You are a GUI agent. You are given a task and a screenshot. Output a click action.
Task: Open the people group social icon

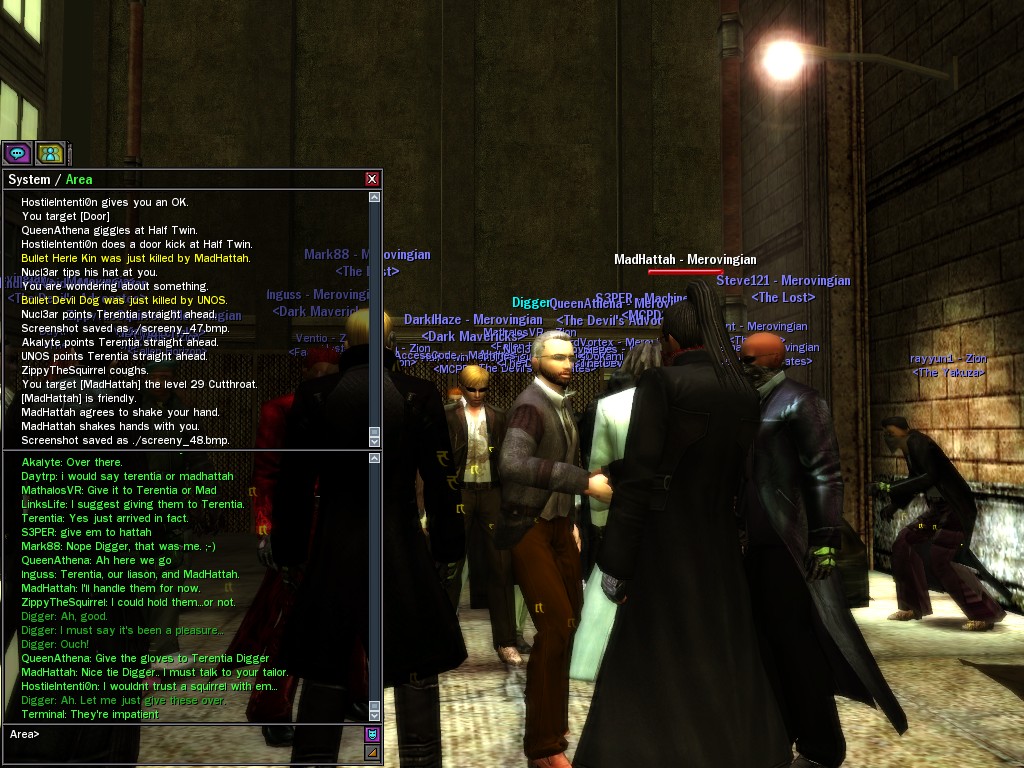[x=50, y=153]
